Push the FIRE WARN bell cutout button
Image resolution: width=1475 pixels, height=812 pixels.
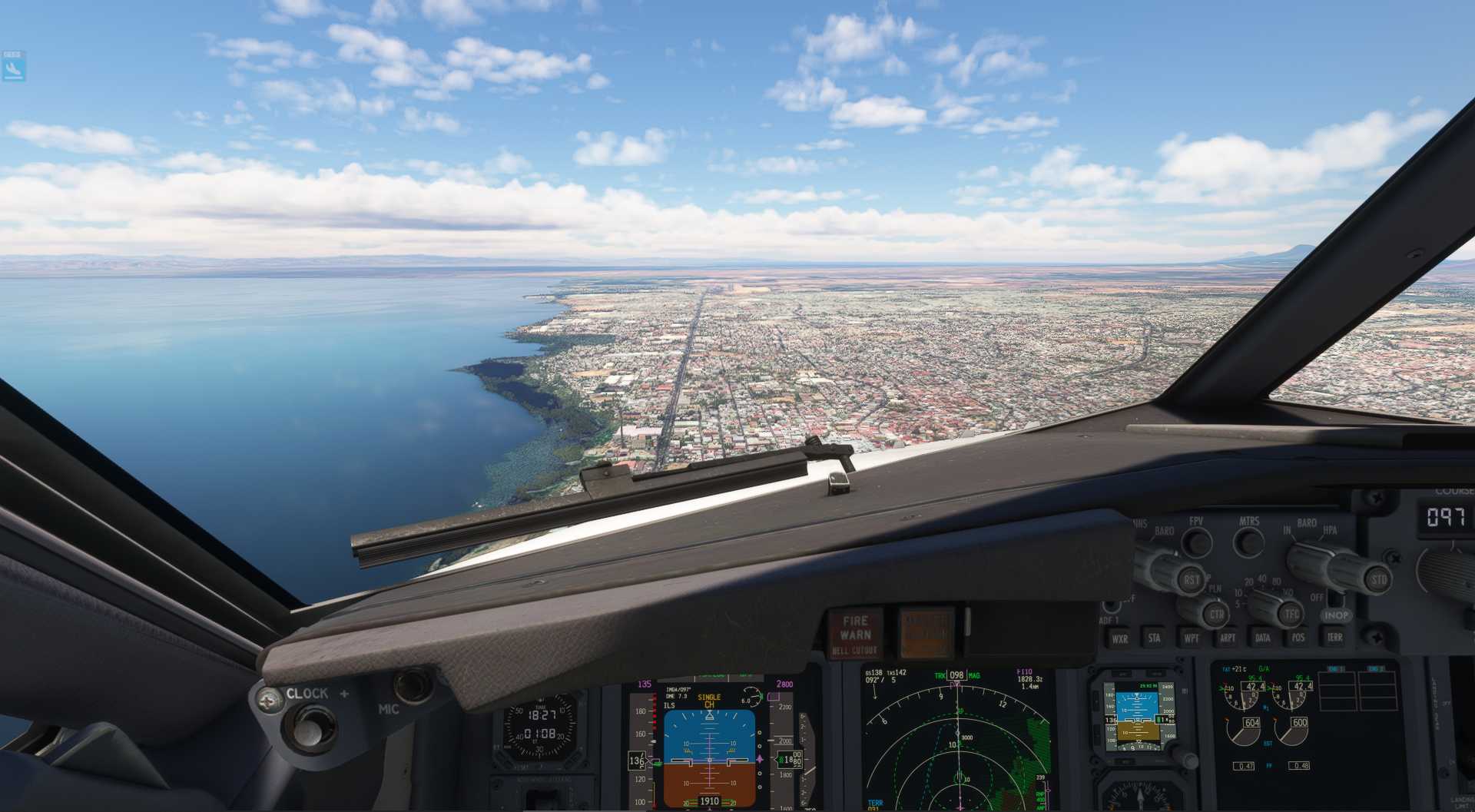click(855, 635)
